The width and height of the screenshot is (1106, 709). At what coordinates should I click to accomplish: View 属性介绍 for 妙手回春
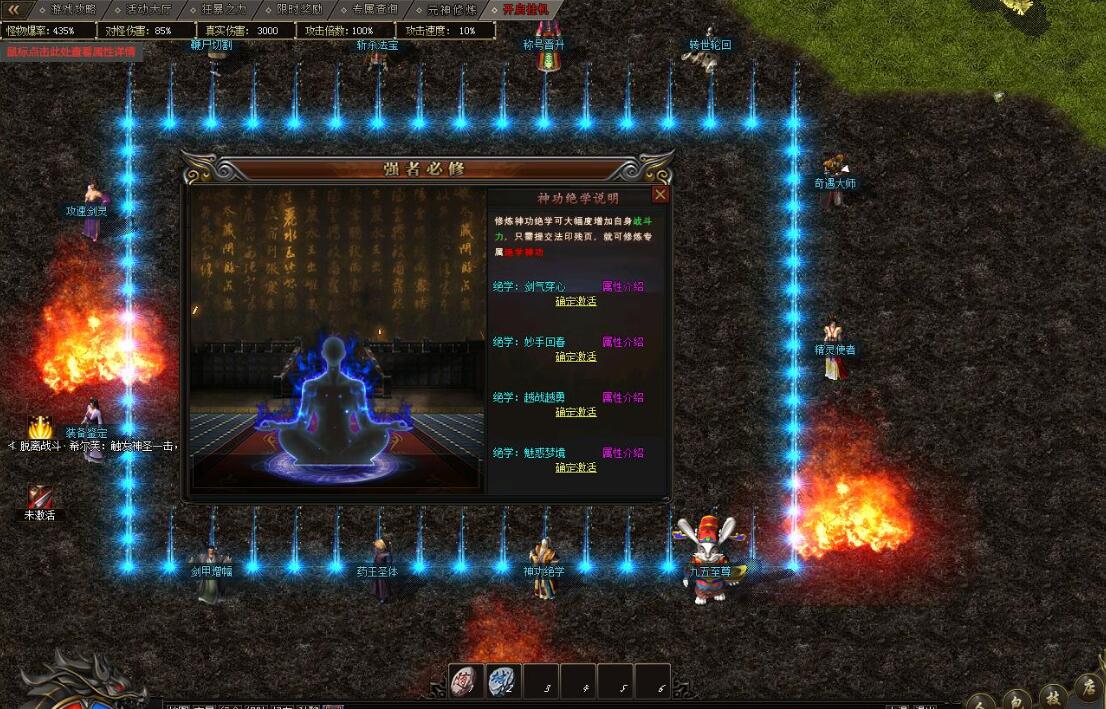(x=622, y=342)
